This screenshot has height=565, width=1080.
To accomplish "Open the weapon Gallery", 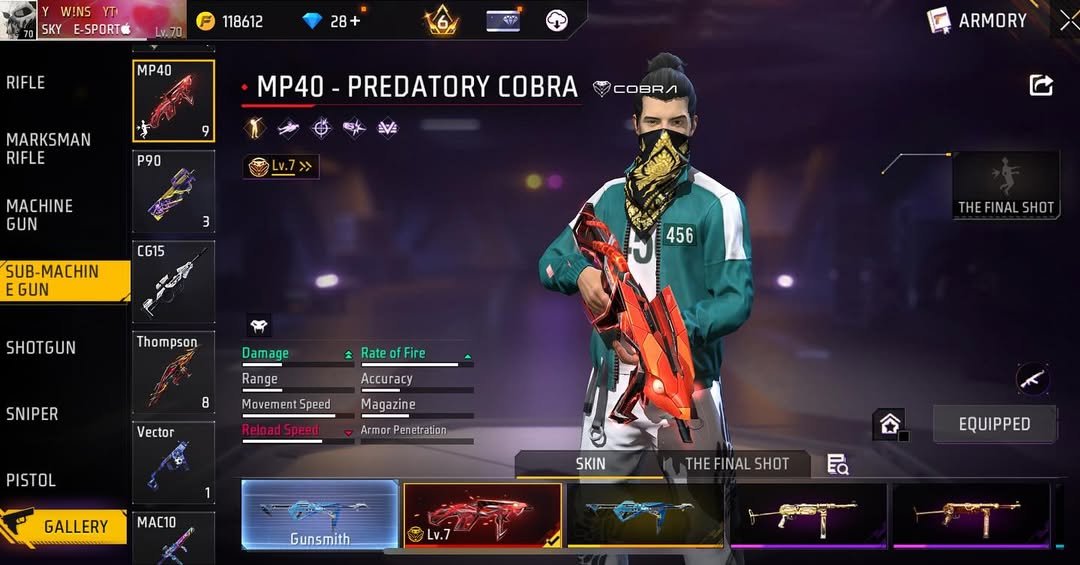I will (x=66, y=526).
